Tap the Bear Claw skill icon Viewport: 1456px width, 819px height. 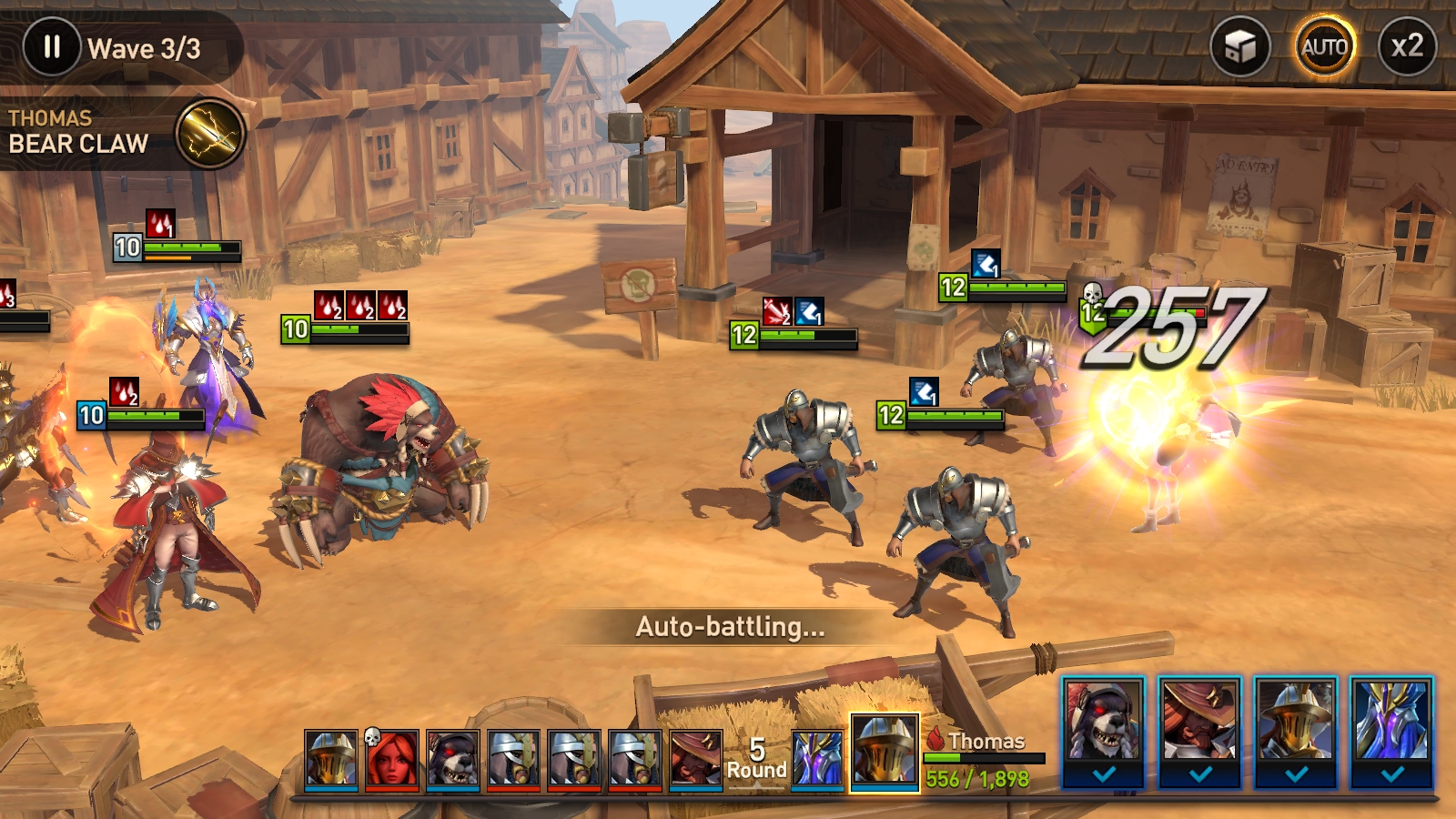coord(209,135)
